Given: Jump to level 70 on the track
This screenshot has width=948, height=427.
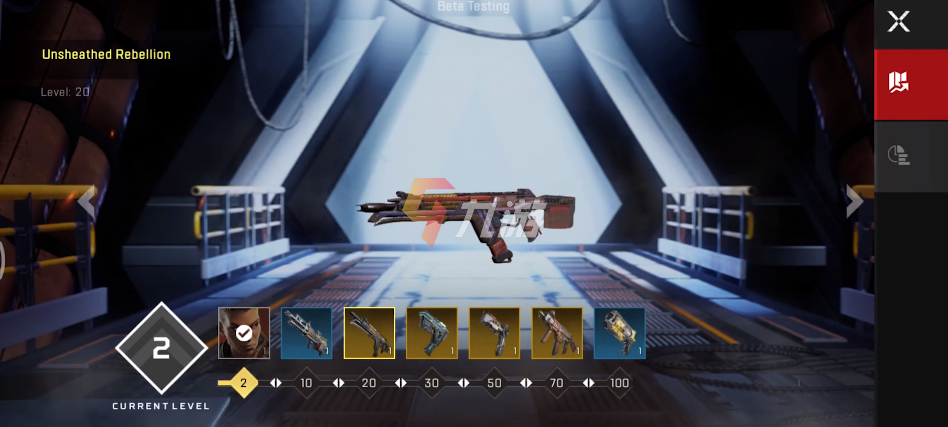Looking at the screenshot, I should tap(557, 383).
